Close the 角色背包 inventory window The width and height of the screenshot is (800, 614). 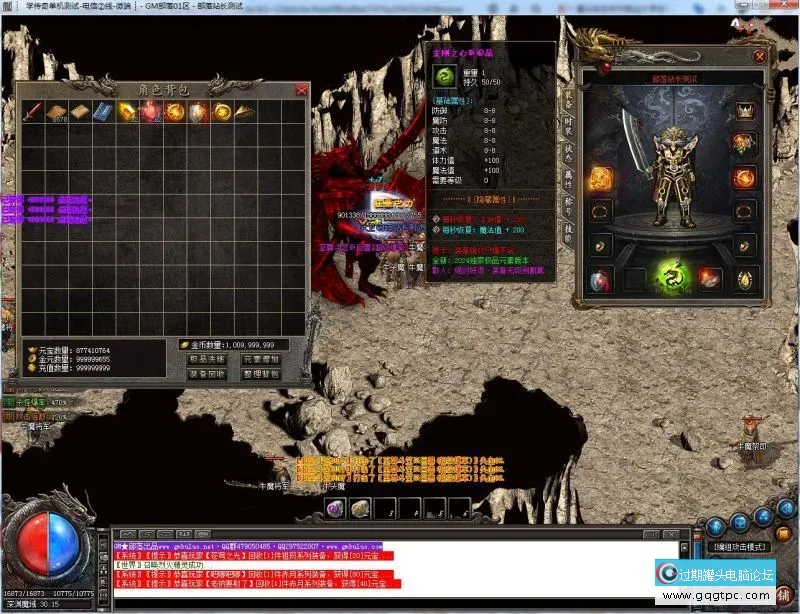point(302,90)
